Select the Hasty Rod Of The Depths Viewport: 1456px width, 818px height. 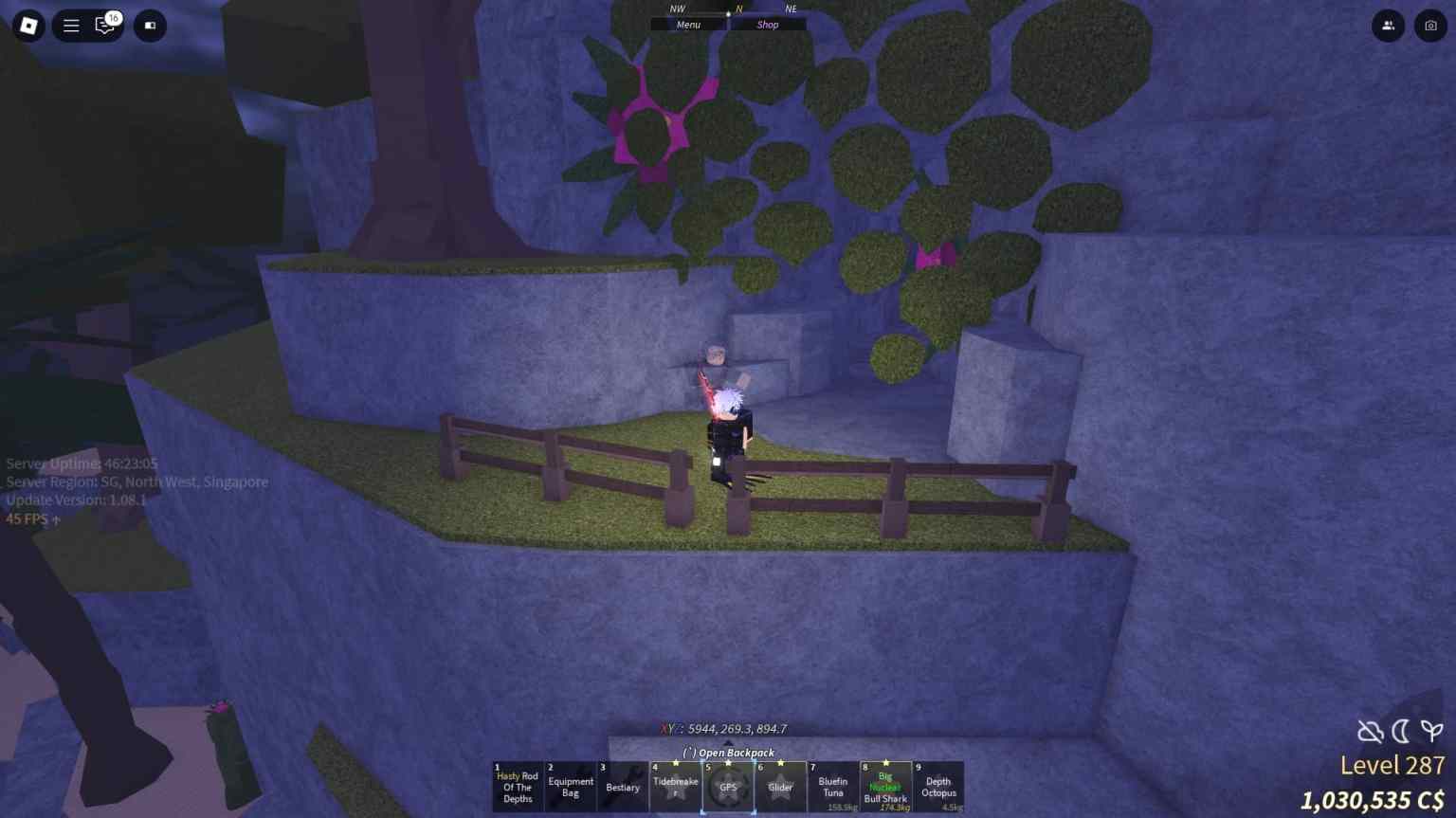click(517, 787)
